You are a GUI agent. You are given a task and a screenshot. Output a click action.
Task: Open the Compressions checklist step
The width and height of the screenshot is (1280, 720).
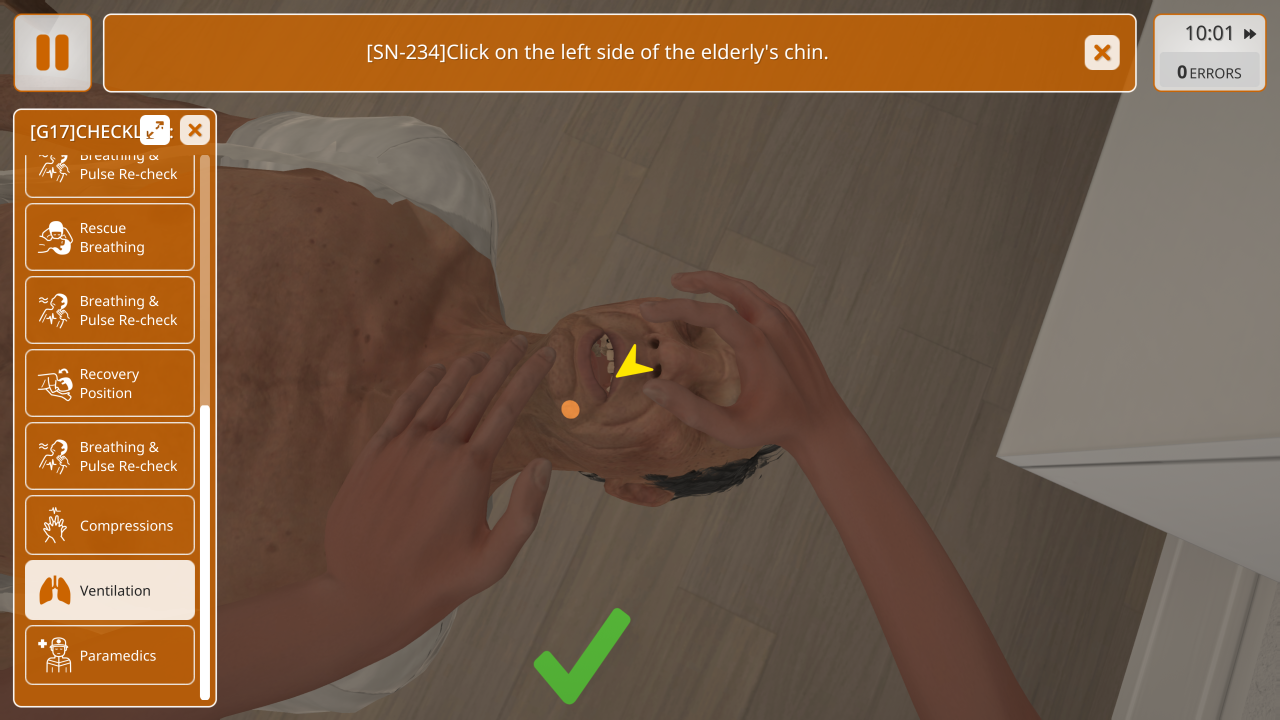110,526
